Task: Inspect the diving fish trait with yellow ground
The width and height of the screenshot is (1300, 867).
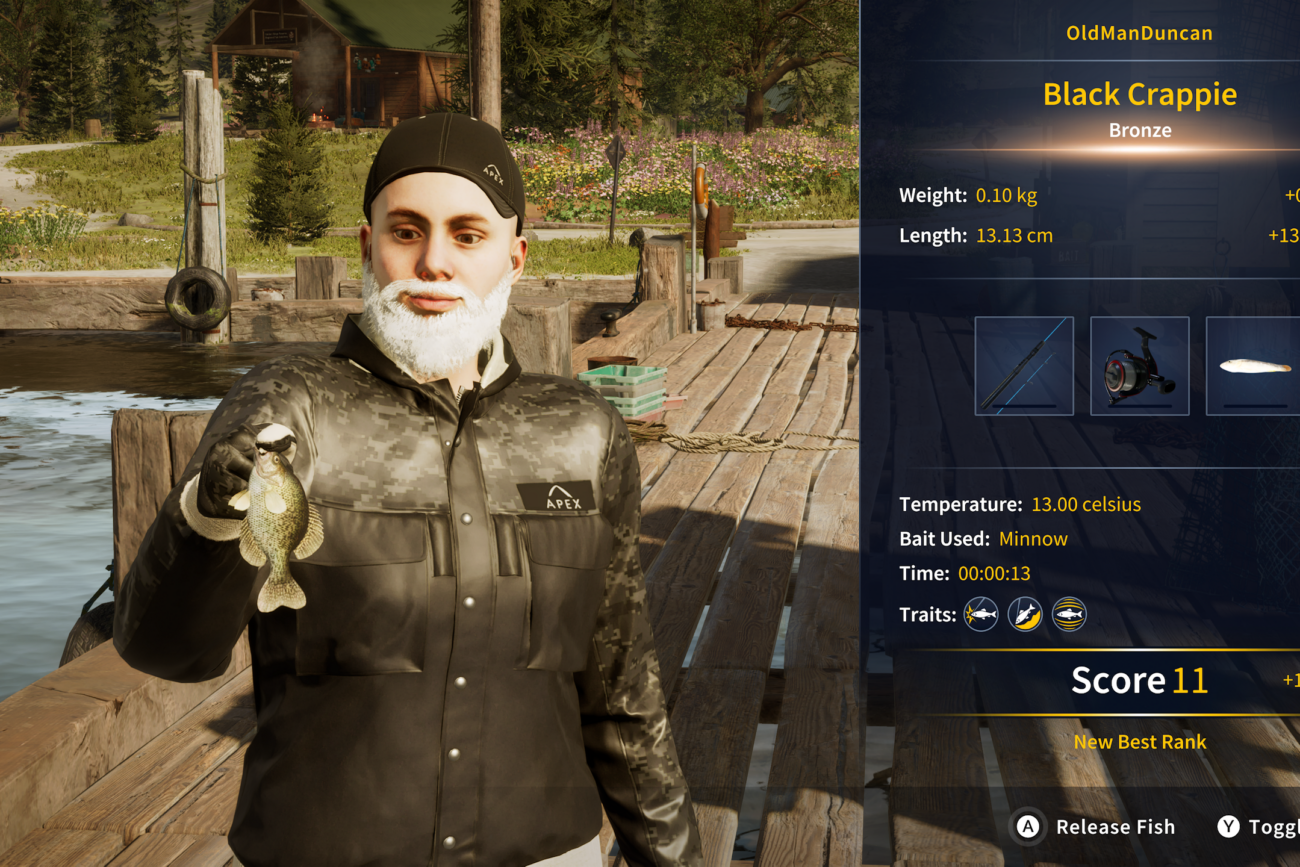Action: point(1025,614)
